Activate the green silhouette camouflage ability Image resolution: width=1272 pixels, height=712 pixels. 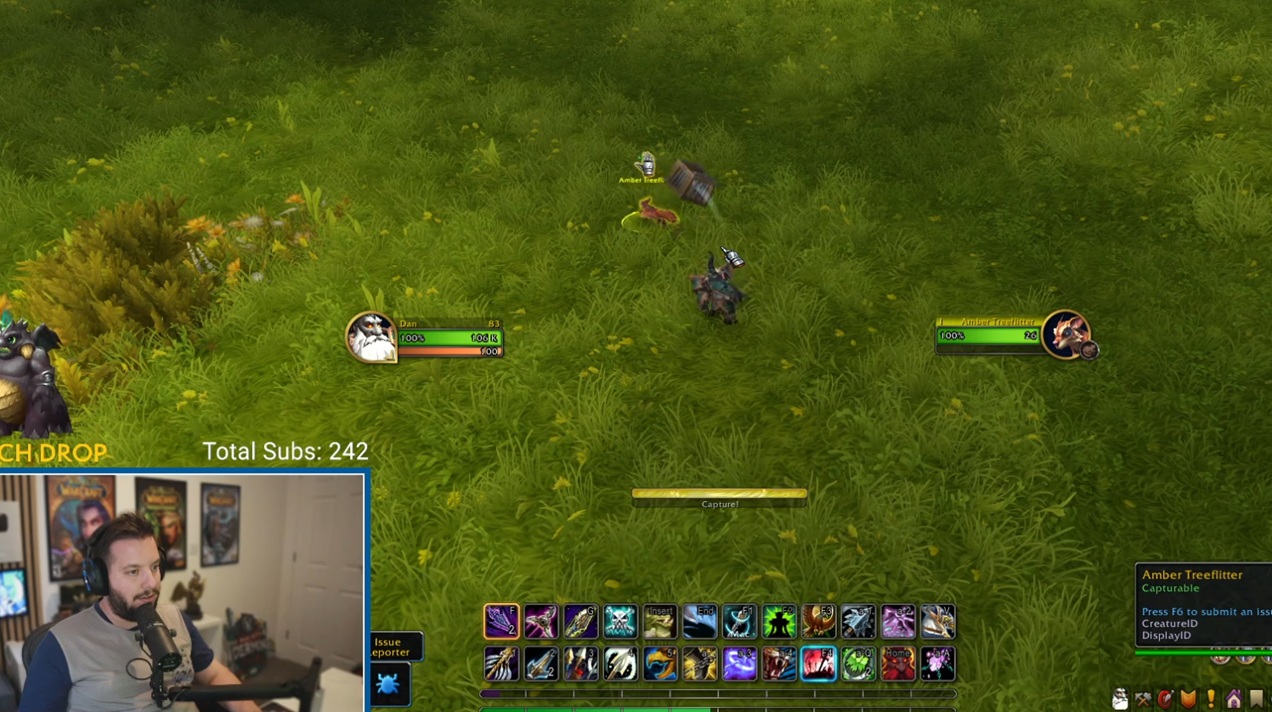click(779, 622)
